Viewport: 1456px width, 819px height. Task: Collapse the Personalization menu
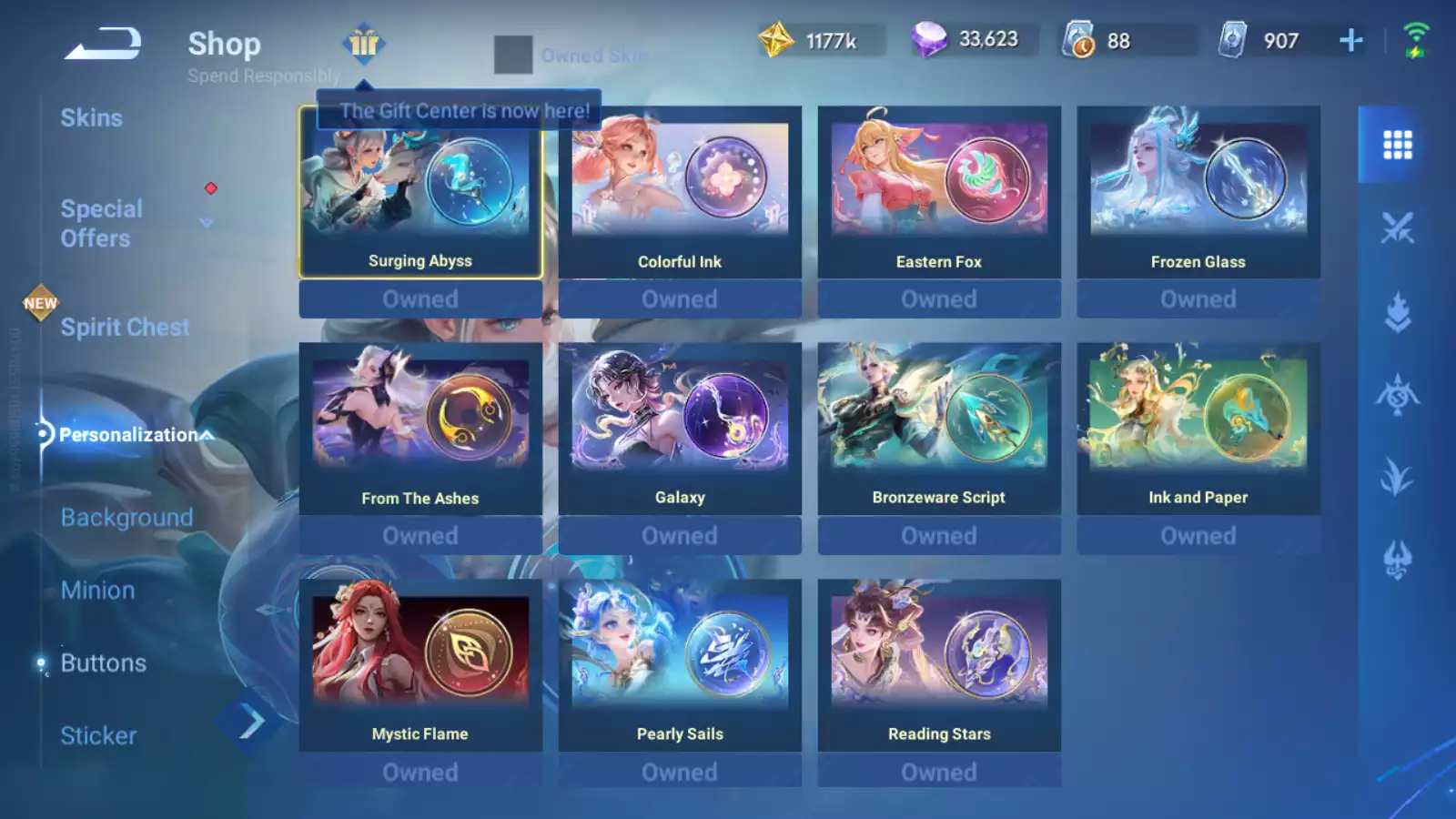[207, 435]
